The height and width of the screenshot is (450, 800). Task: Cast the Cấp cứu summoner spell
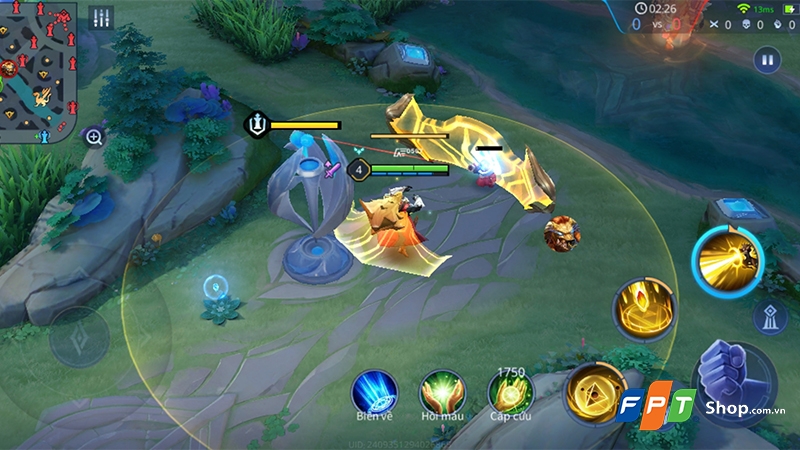pos(510,392)
